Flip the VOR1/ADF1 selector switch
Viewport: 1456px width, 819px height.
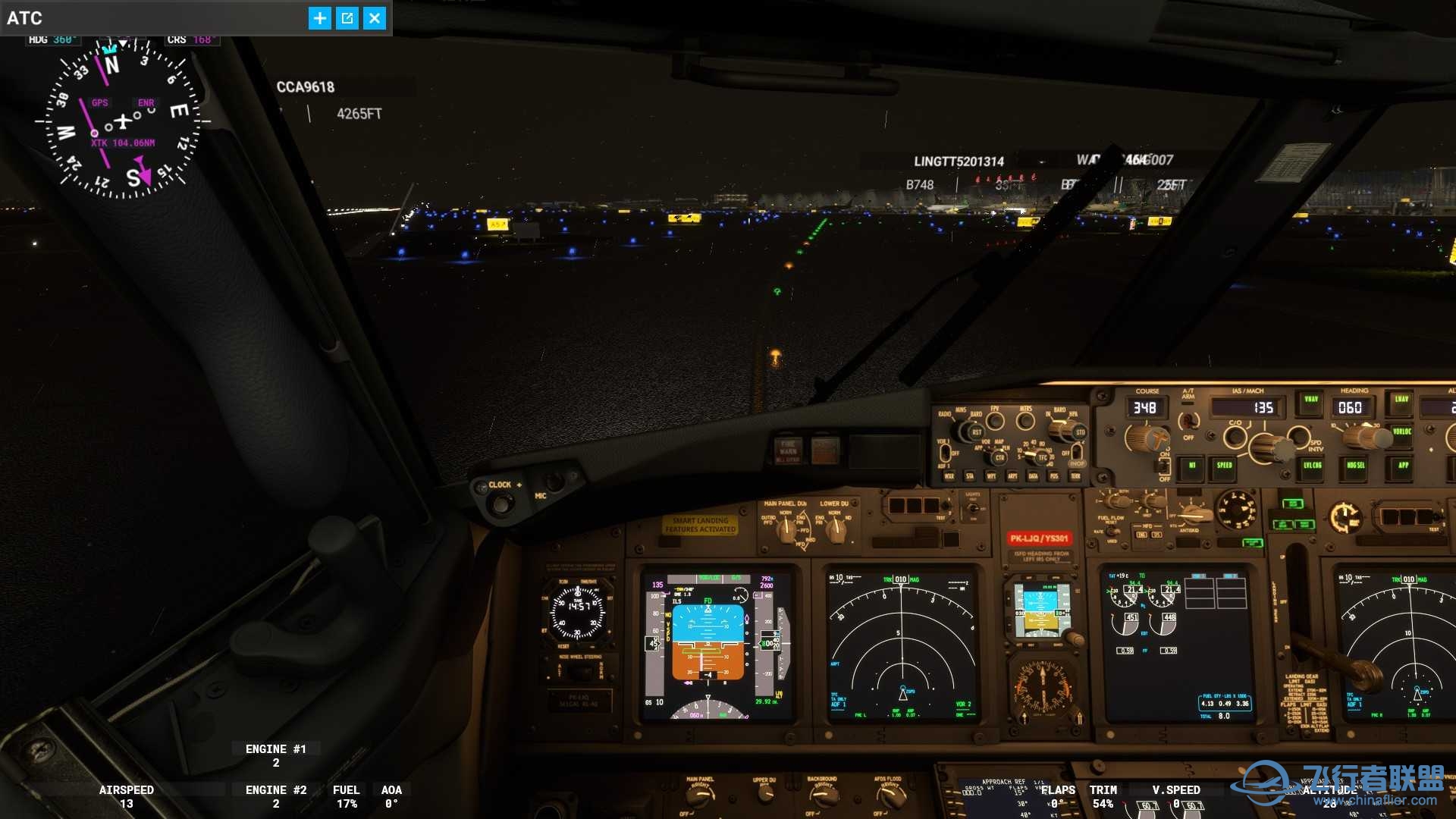[946, 453]
